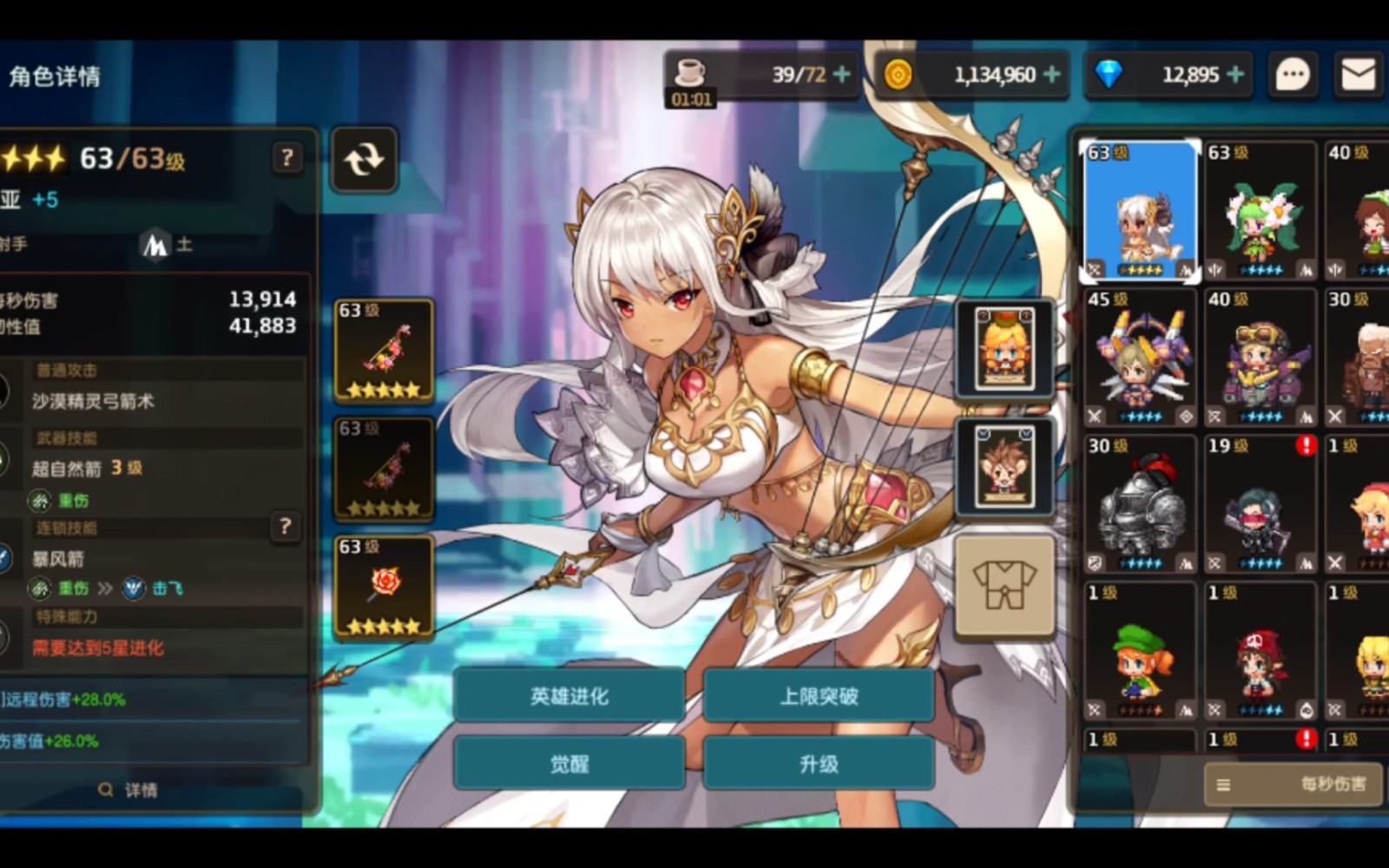Select the green-haired flower hero tile
Viewport: 1389px width, 868px height.
pos(1260,211)
